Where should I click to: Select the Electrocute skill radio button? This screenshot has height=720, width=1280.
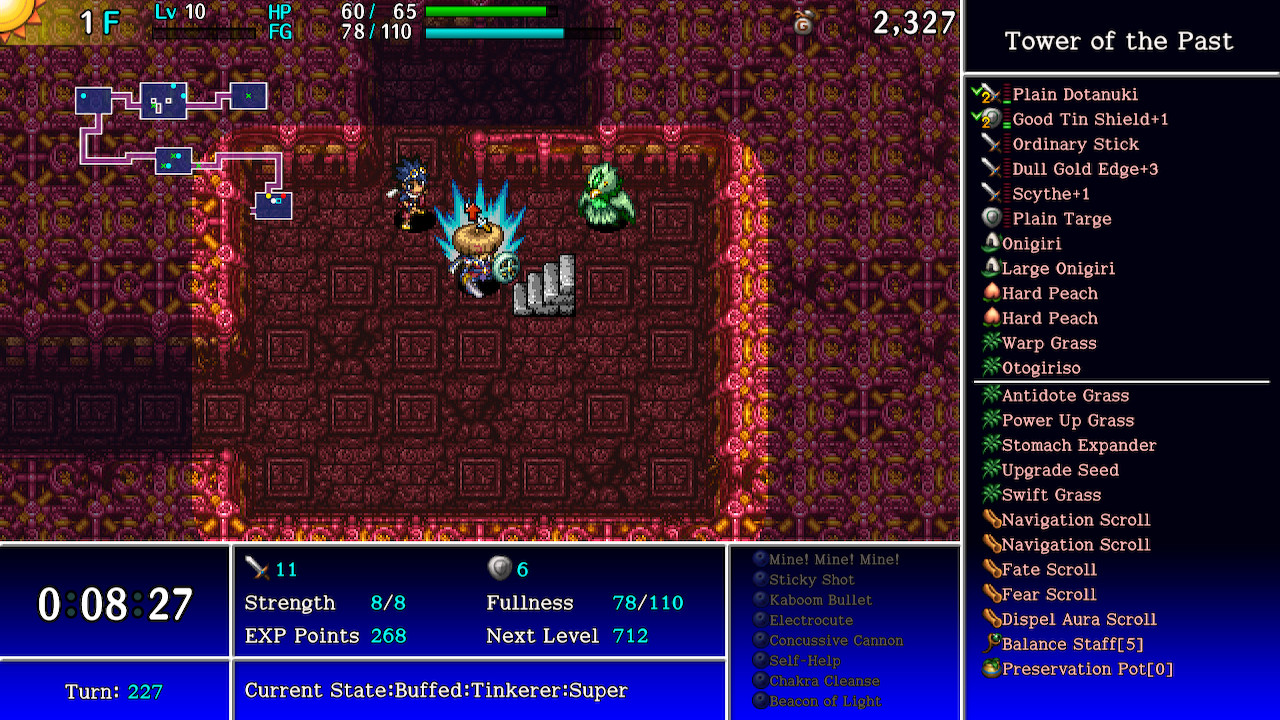click(761, 620)
